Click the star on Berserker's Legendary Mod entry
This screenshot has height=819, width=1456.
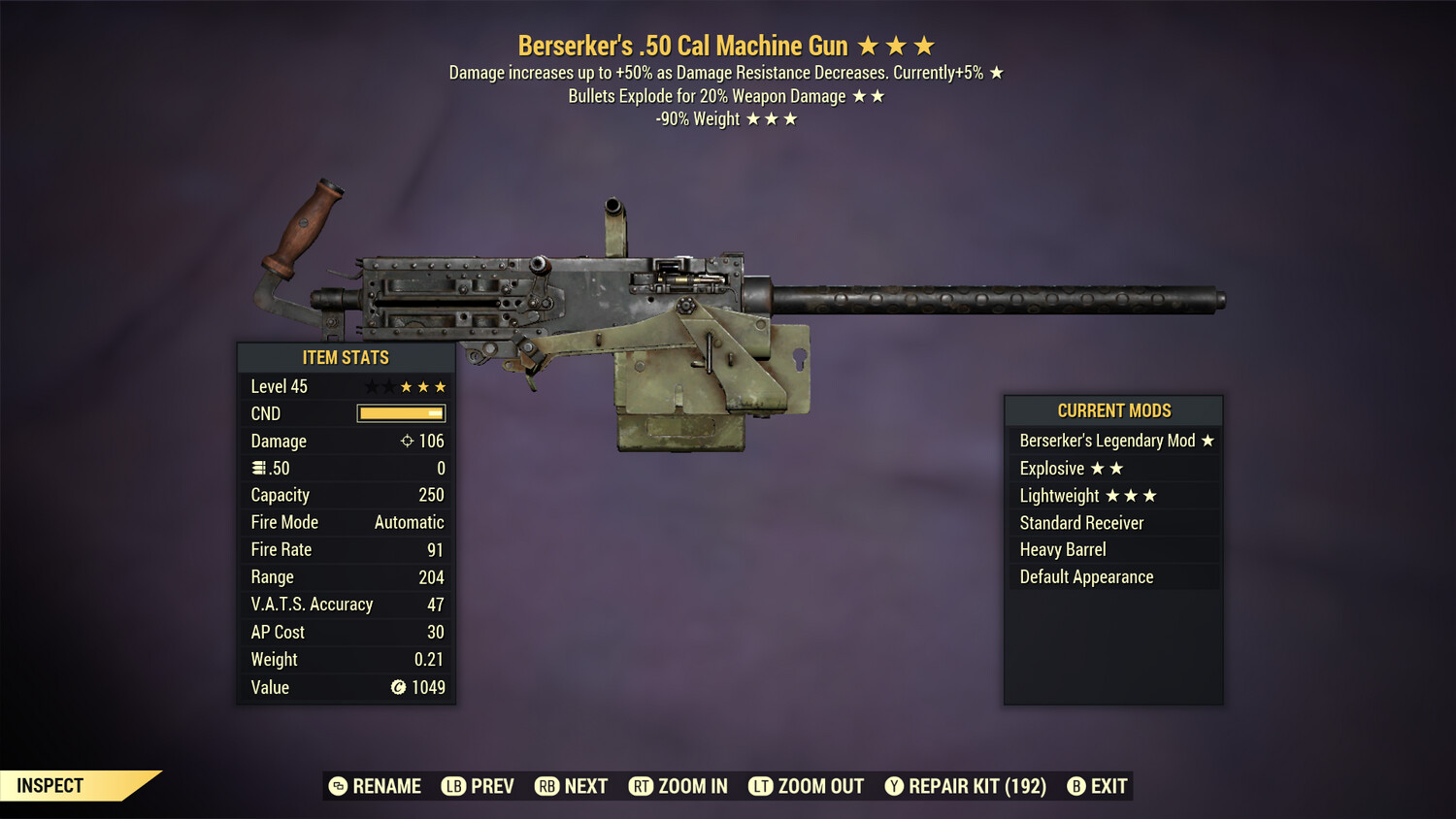1207,441
